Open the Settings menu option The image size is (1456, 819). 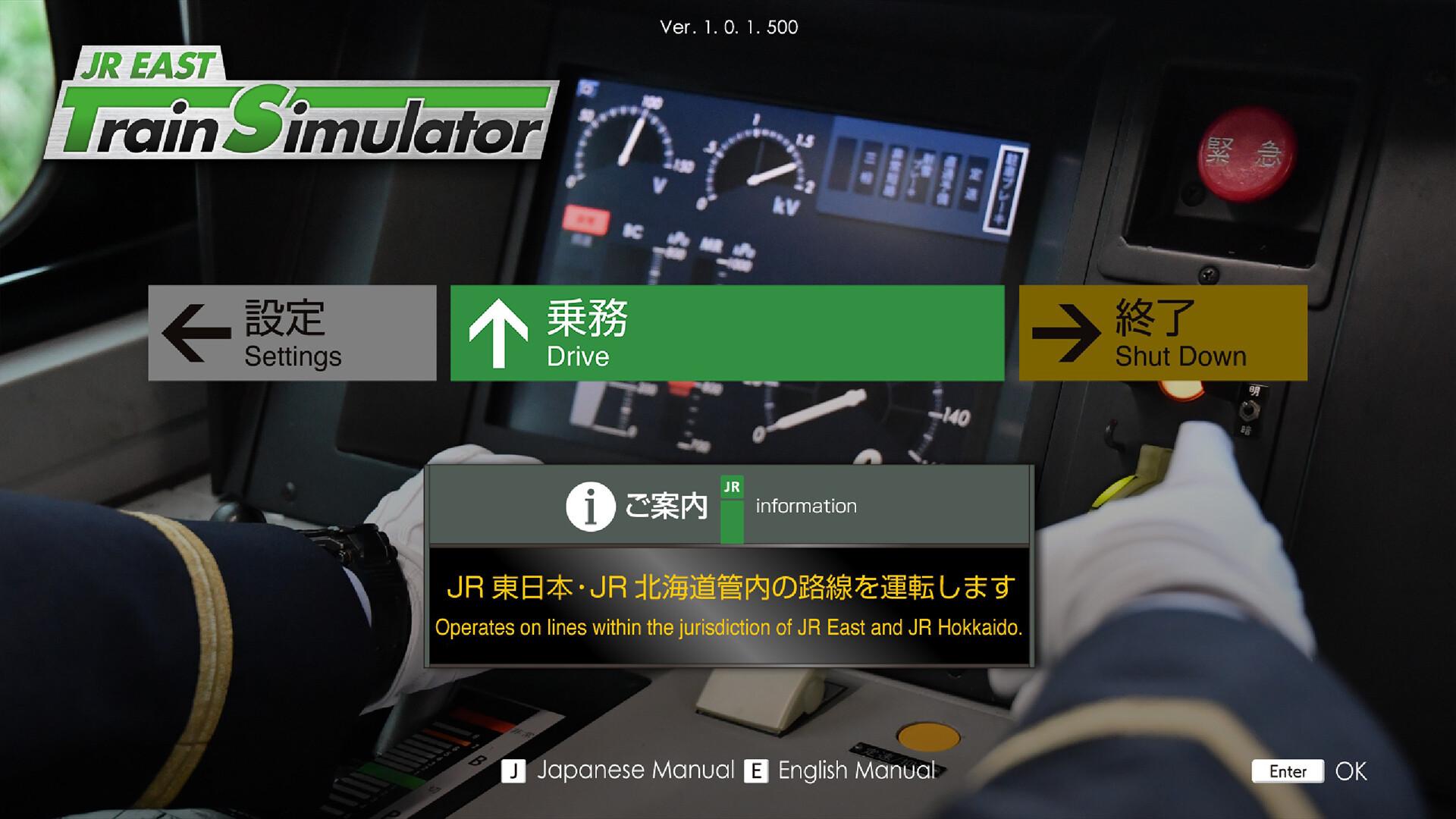[292, 332]
